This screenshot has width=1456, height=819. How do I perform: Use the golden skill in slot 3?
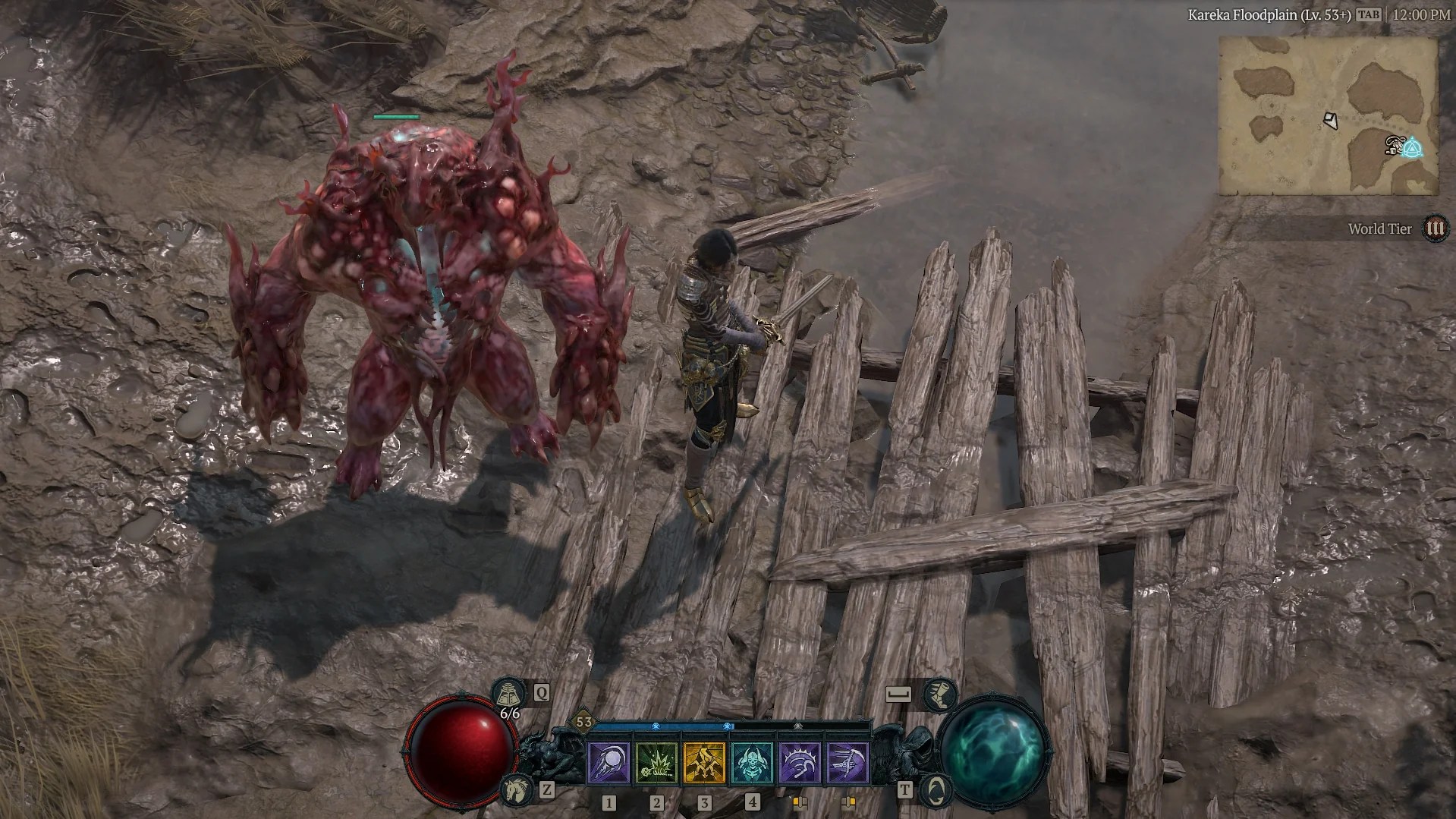(704, 762)
